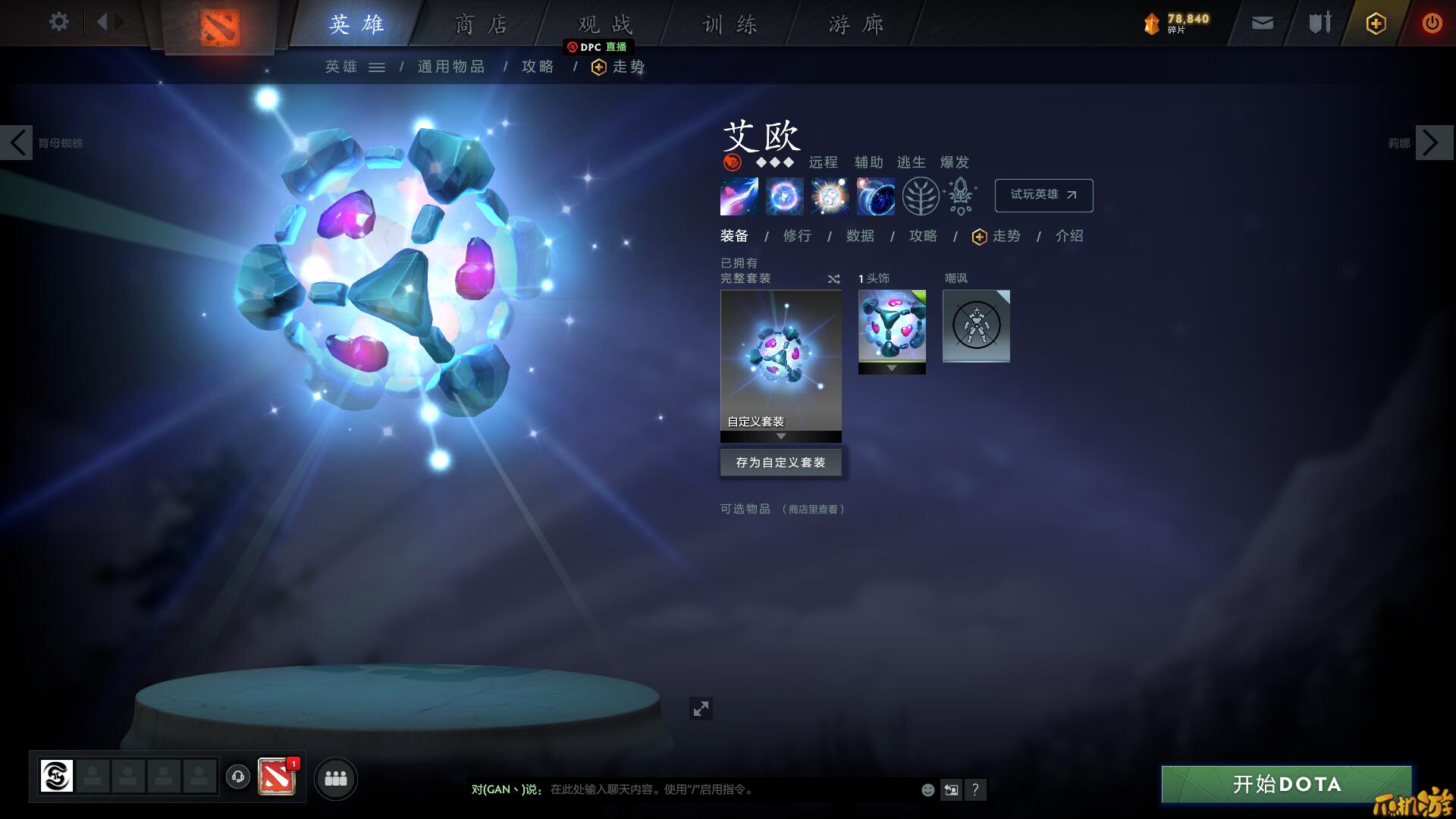
Task: Open the 介绍 hero introduction tab
Action: coord(1069,236)
